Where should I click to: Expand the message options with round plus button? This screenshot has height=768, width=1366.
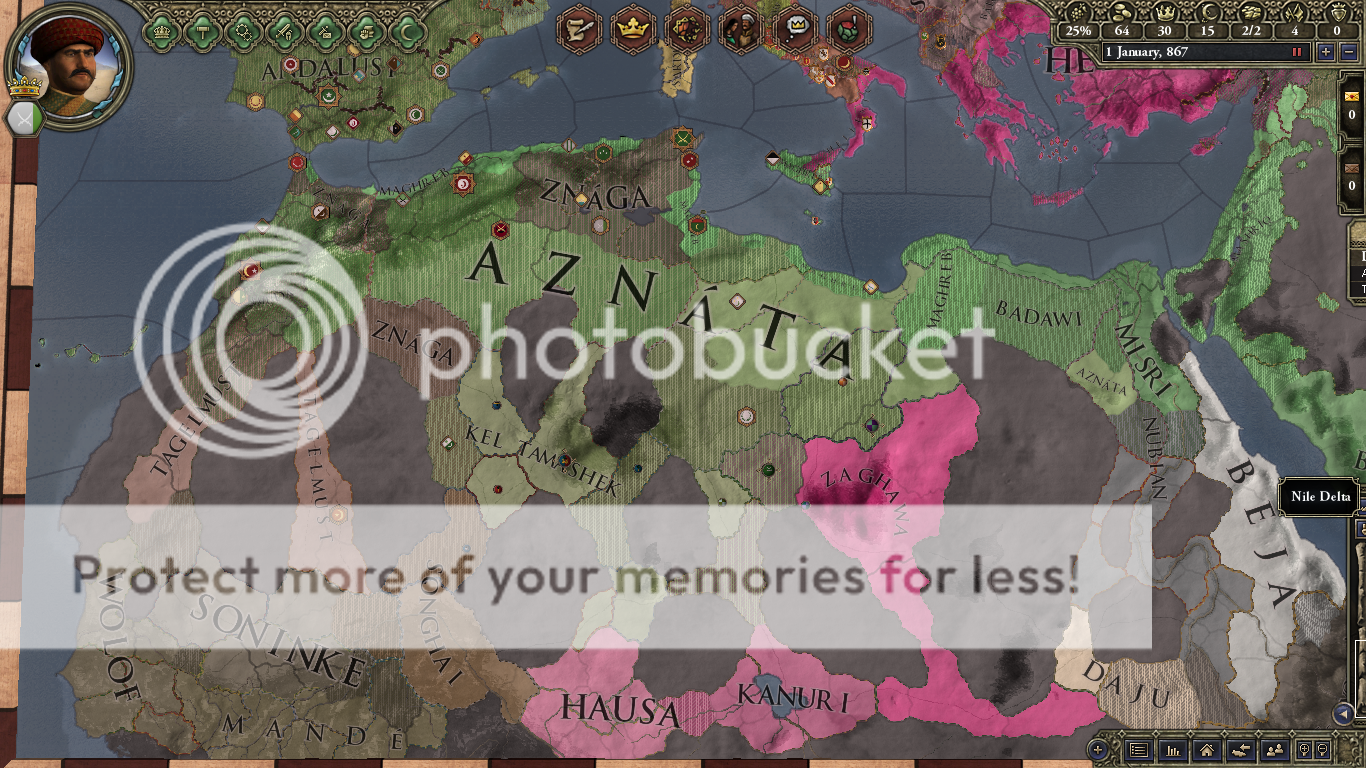click(x=1098, y=749)
